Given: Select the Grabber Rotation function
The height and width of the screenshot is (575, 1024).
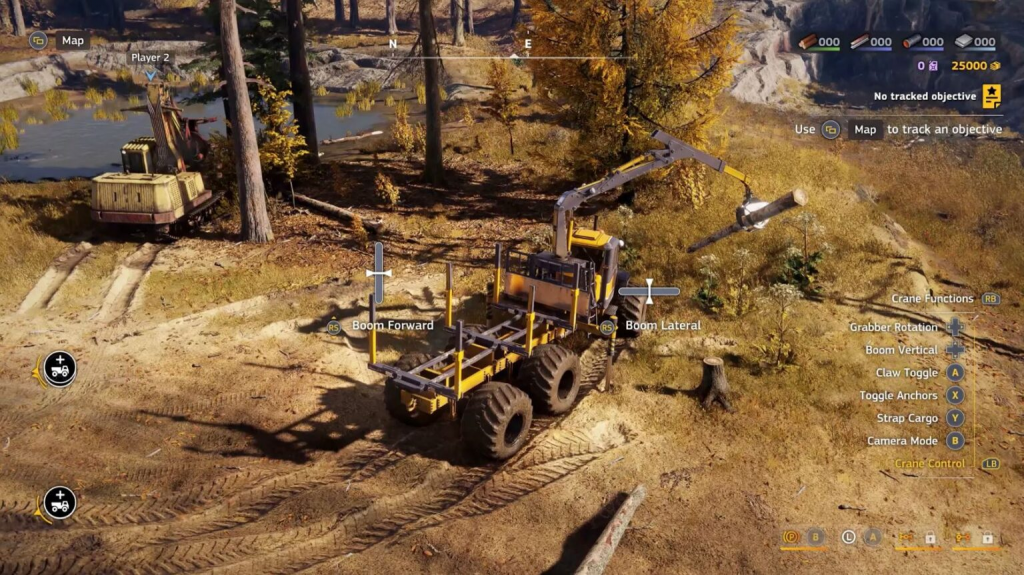Looking at the screenshot, I should point(893,327).
